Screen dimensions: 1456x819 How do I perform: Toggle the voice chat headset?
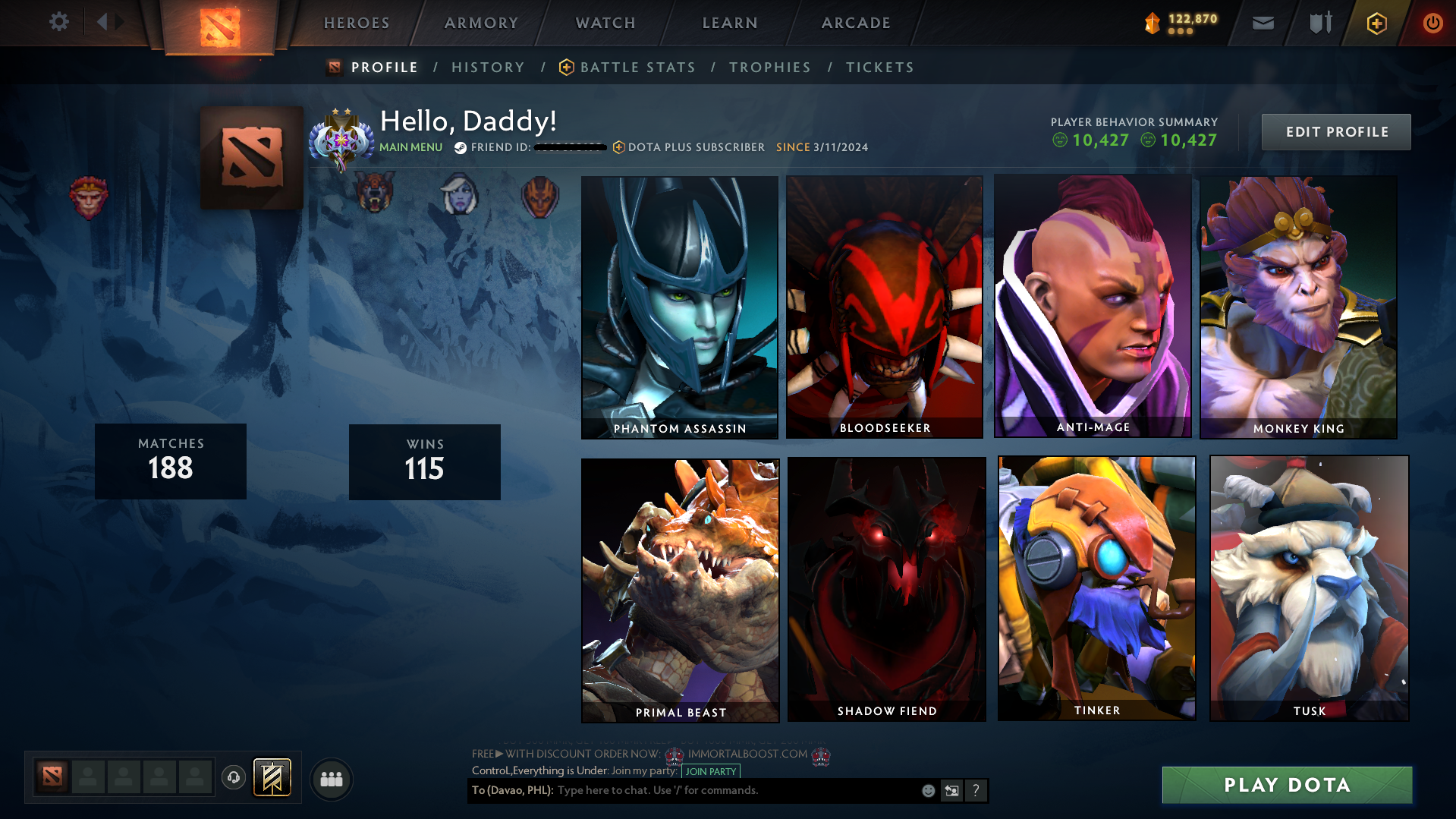(233, 778)
